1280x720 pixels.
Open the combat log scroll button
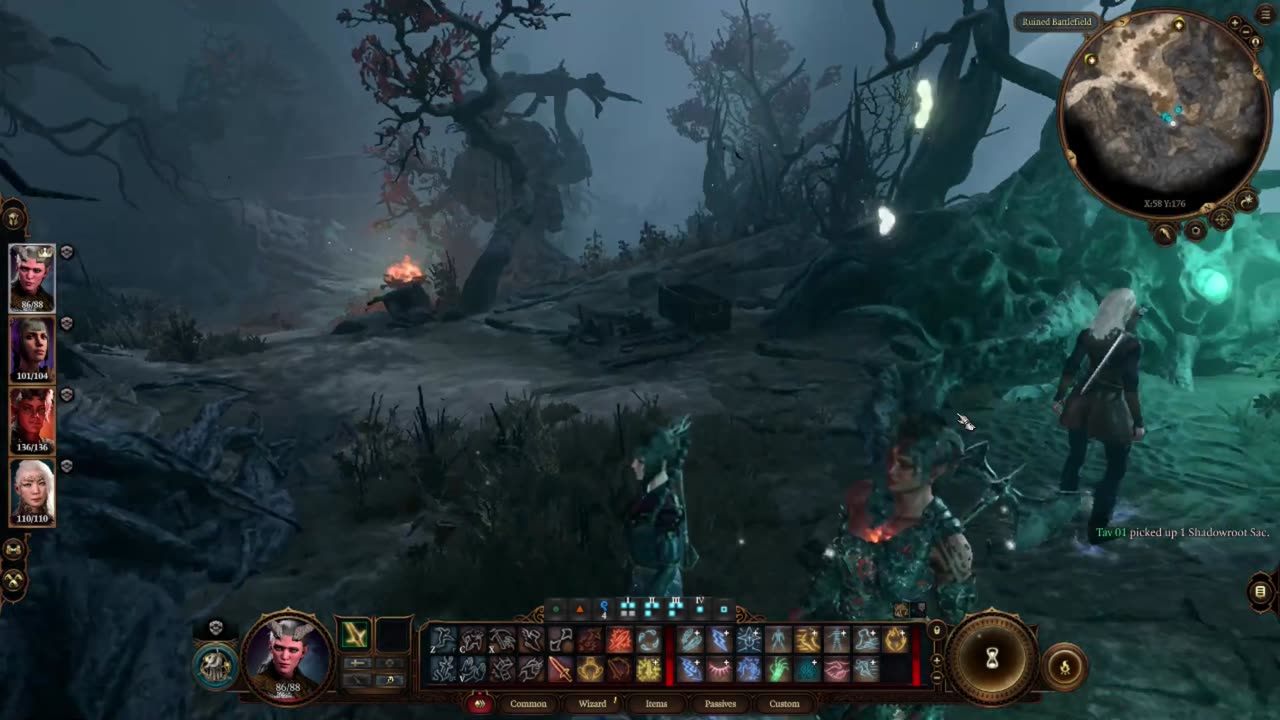[x=1260, y=592]
